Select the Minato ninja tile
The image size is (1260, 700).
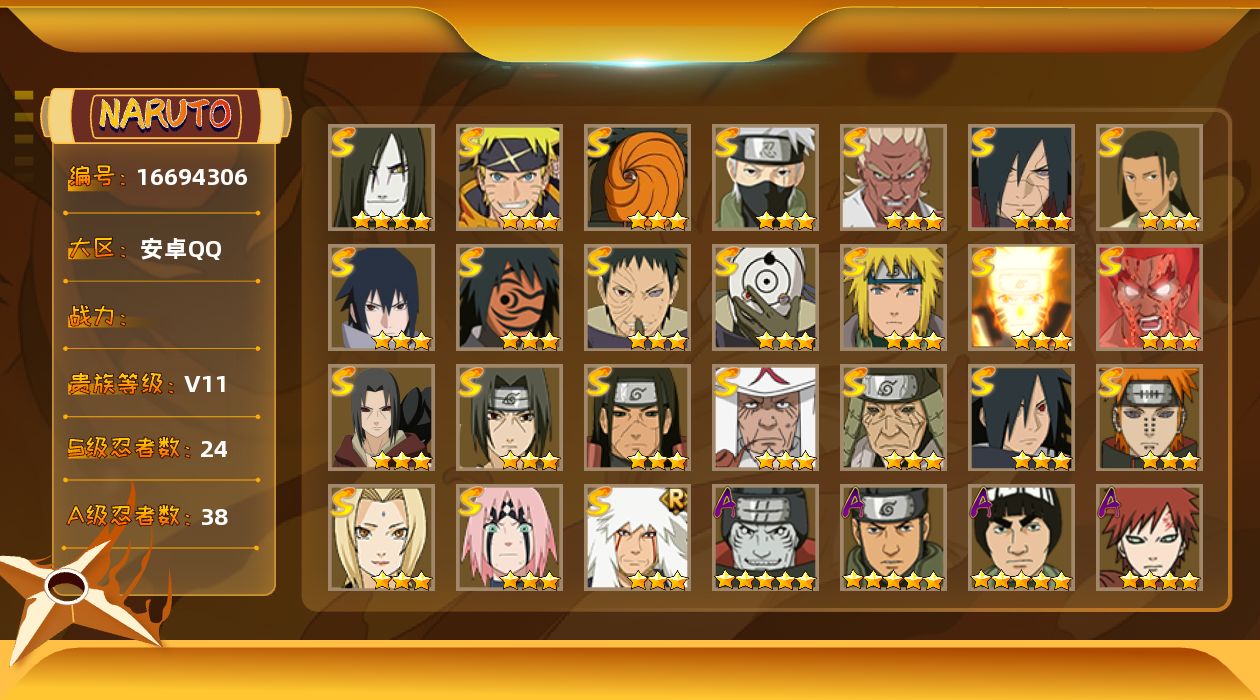tap(893, 297)
